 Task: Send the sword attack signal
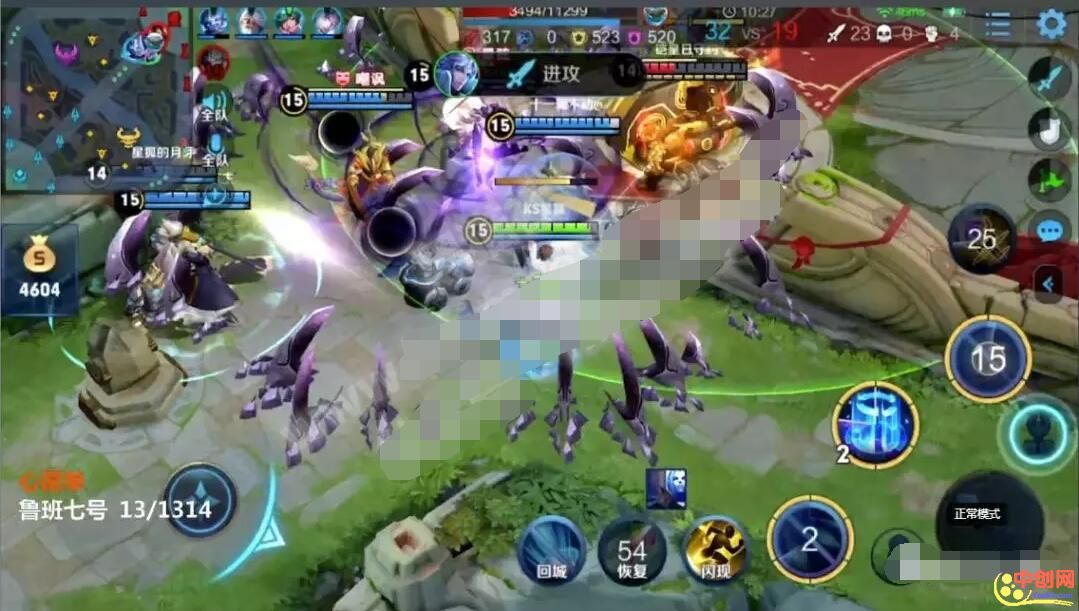click(x=1049, y=78)
